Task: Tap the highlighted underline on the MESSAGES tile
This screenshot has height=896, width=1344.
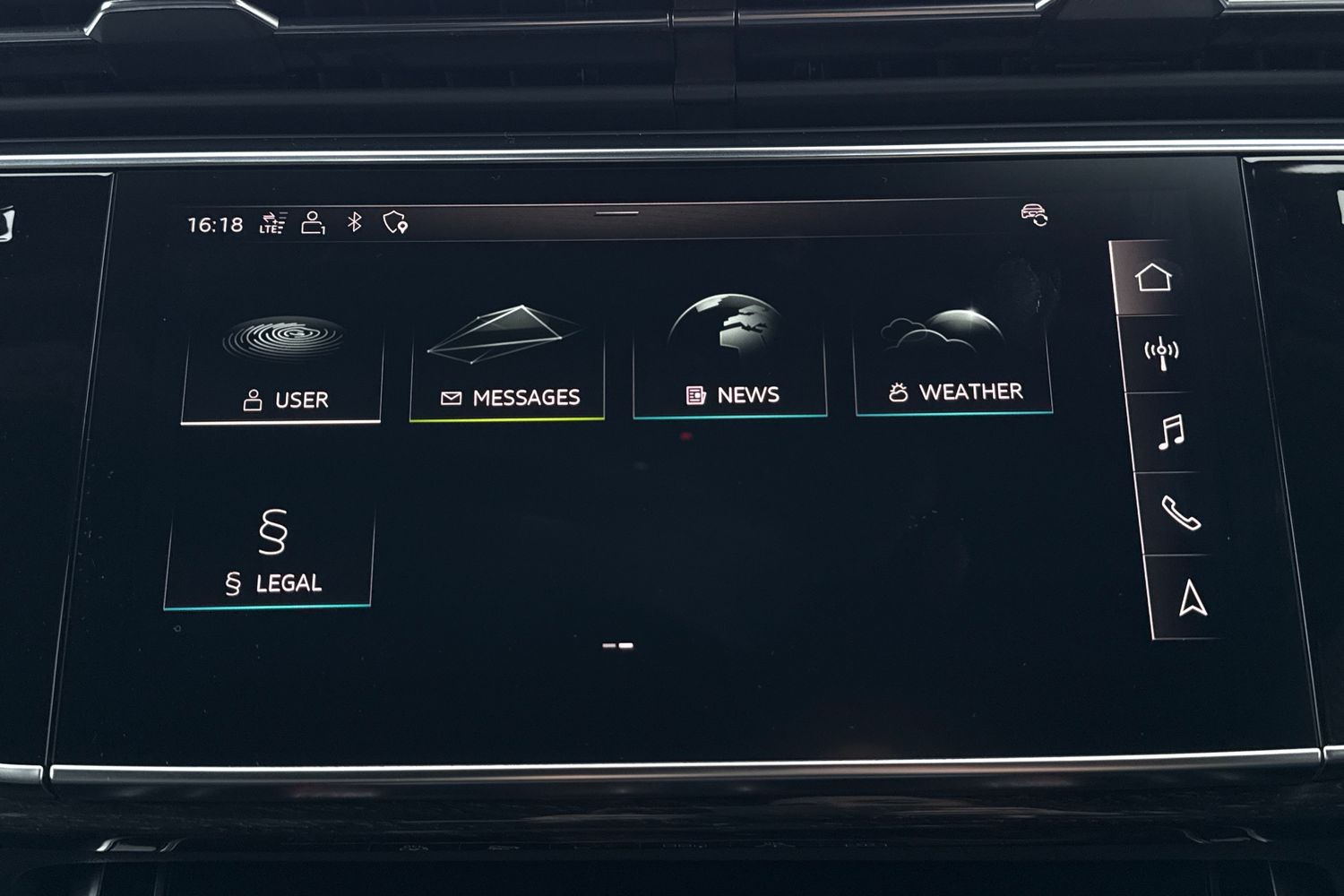Action: click(507, 418)
